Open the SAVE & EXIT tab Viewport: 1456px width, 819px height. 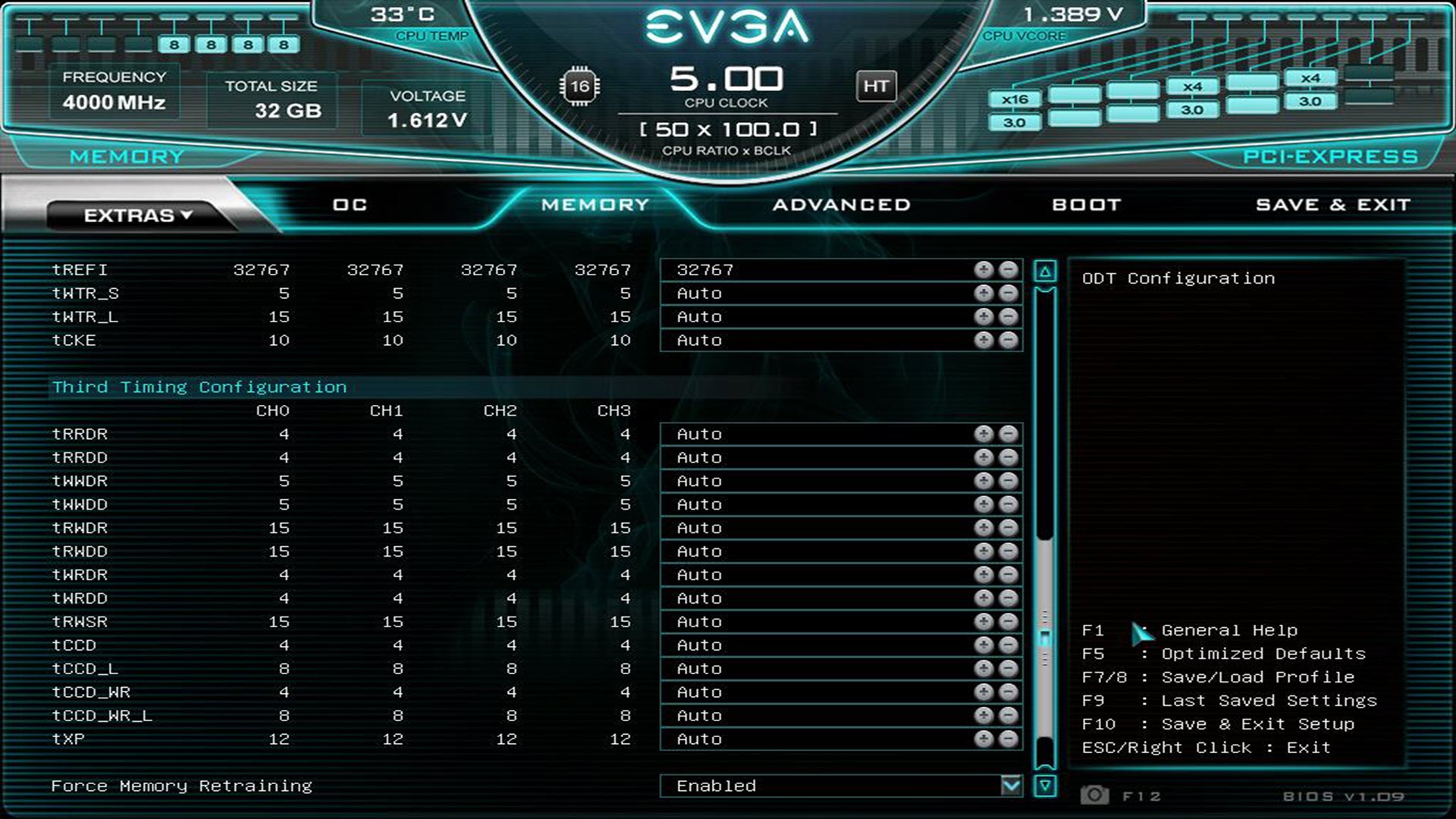tap(1332, 205)
